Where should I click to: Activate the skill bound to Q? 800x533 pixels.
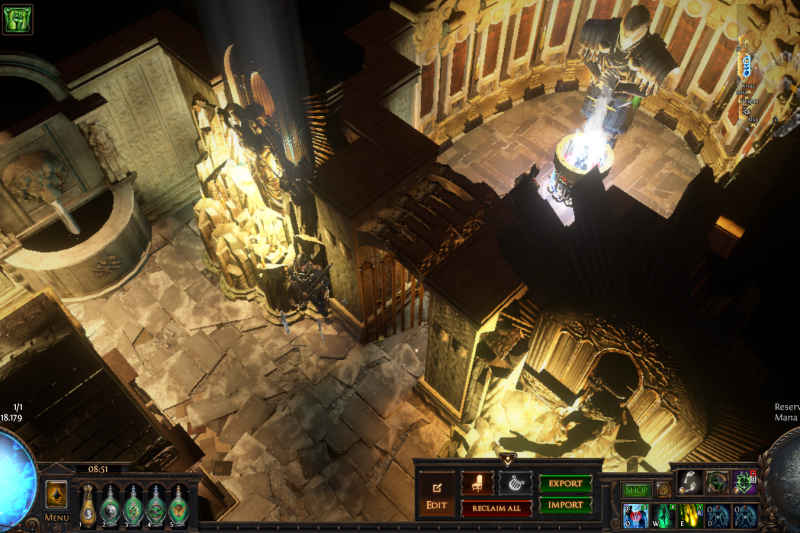point(636,516)
